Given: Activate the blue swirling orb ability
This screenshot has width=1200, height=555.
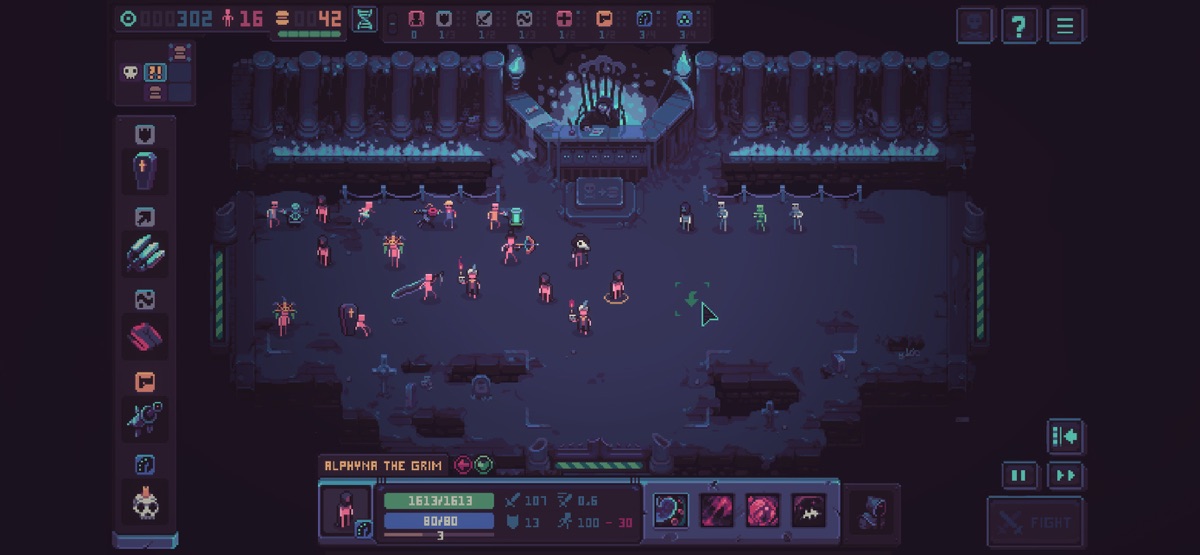Looking at the screenshot, I should coord(670,510).
